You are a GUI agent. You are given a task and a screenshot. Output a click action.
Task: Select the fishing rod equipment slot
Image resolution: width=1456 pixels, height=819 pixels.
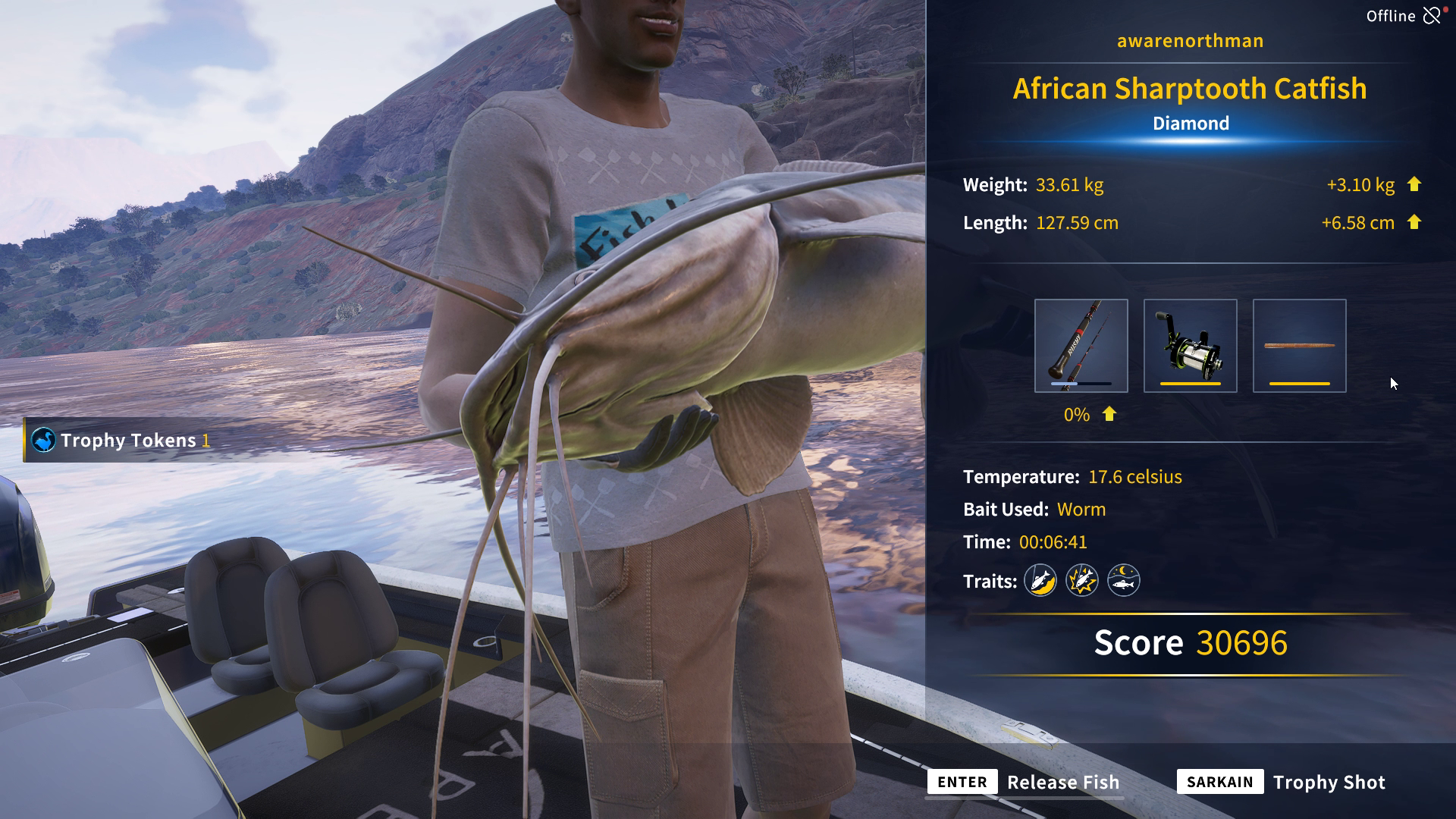(1081, 346)
